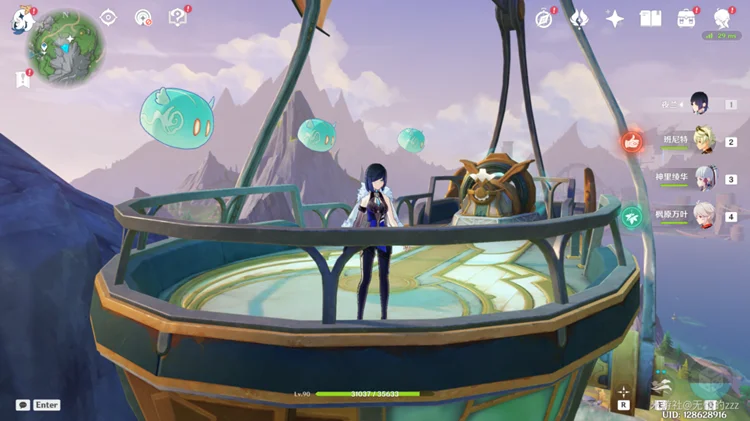Open the Events compass-leaf icon
The height and width of the screenshot is (421, 750).
(x=579, y=18)
